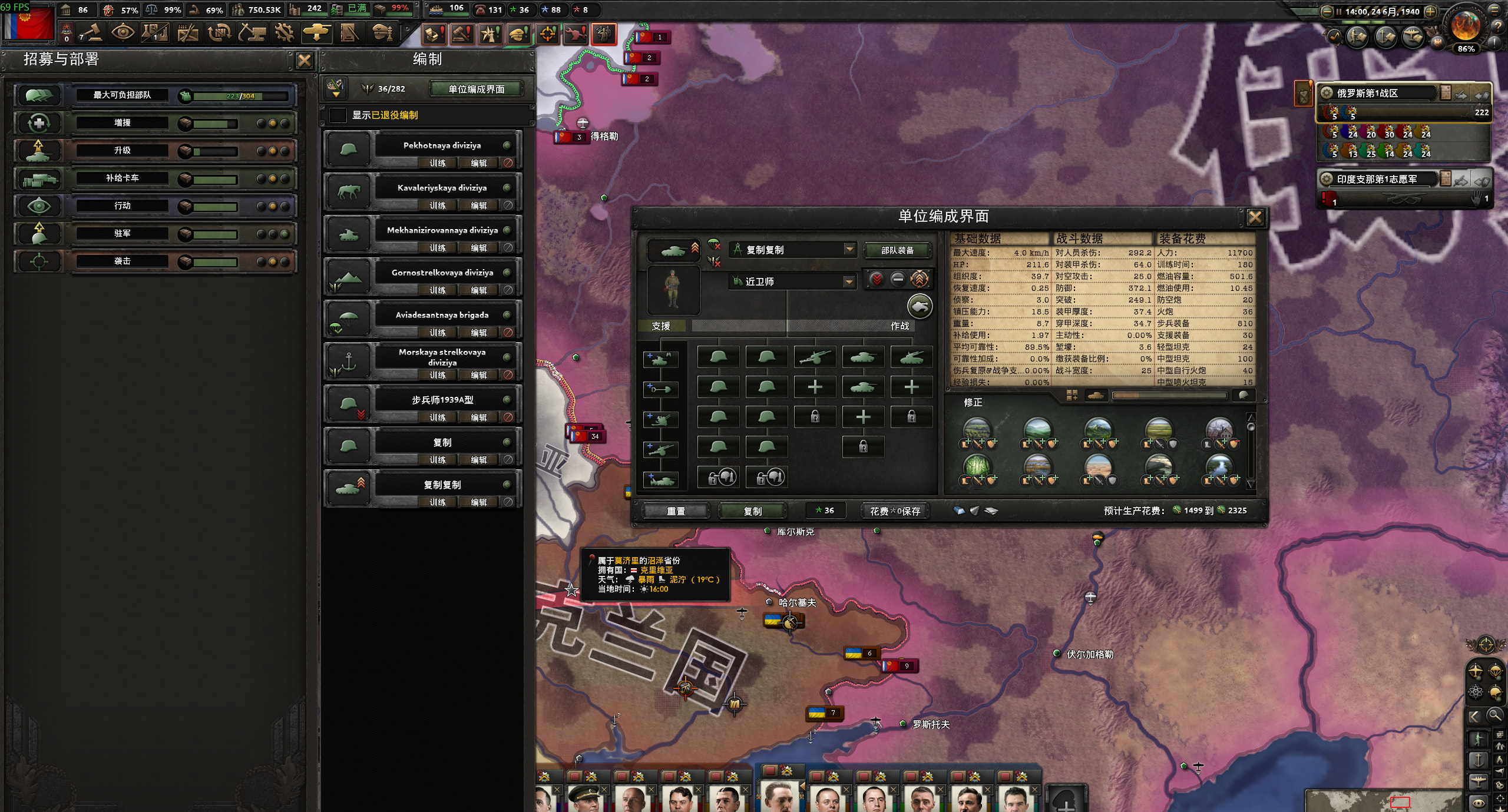The width and height of the screenshot is (1508, 812).
Task: Select the Kavaleriyskaya diviziya template
Action: 442,188
